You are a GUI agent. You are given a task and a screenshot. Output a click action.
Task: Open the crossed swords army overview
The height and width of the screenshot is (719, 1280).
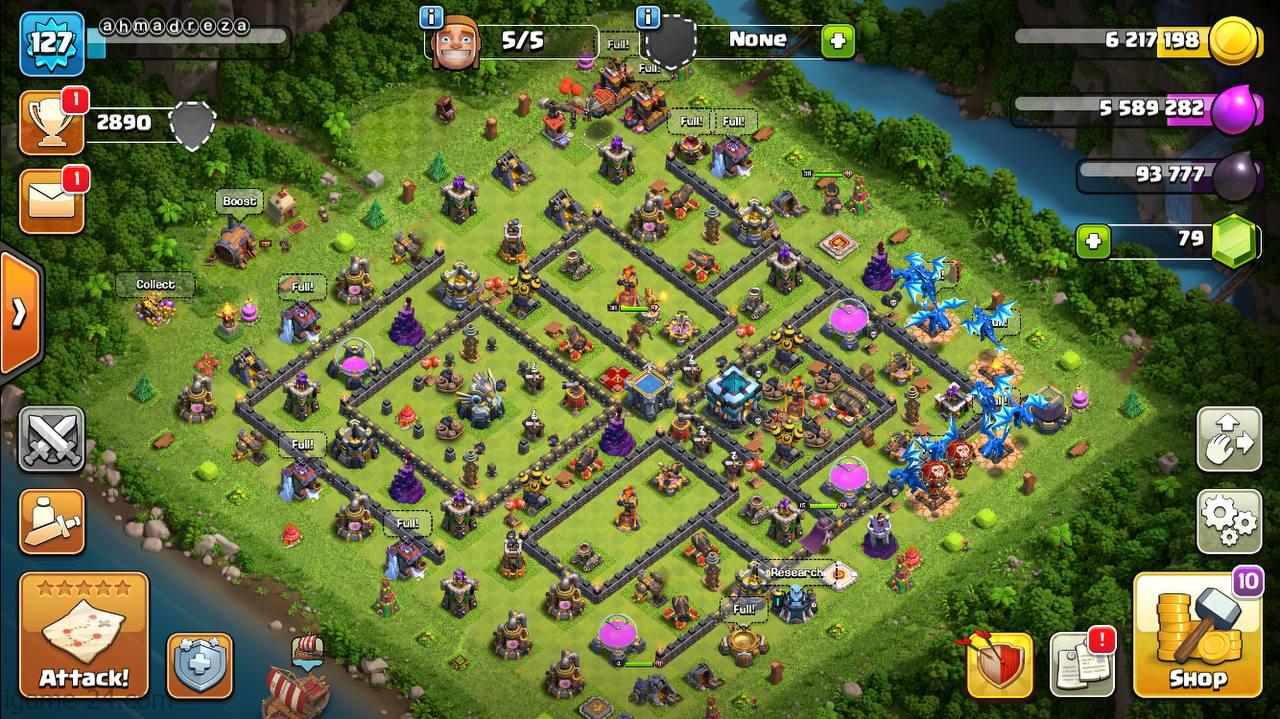coord(52,440)
